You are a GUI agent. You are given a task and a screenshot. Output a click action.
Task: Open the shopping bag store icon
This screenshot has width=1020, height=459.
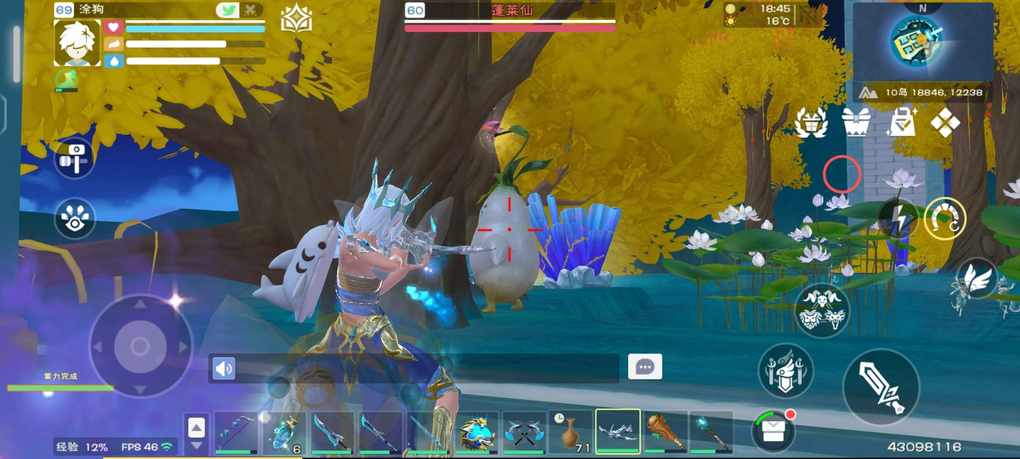tap(902, 123)
